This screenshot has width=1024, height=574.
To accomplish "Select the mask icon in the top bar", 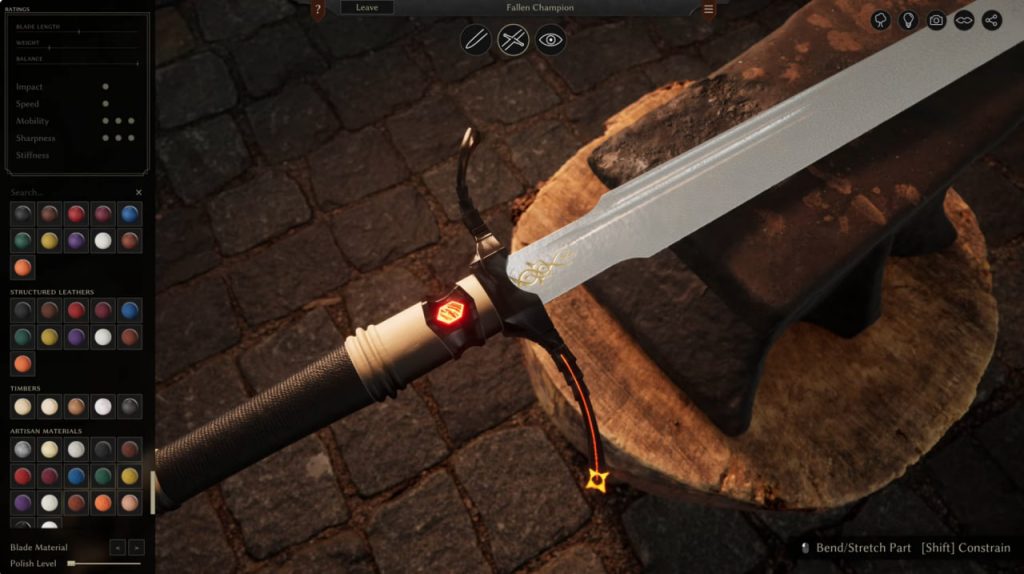I will (964, 20).
